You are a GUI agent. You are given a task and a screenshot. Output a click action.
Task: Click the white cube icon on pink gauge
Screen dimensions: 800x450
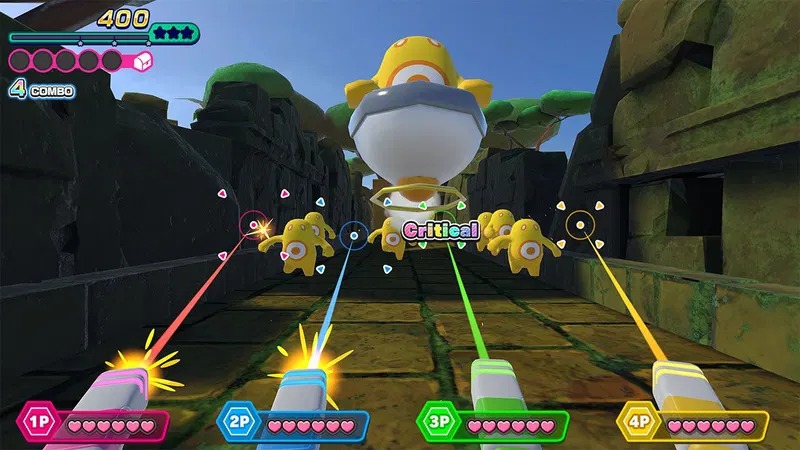tap(140, 60)
